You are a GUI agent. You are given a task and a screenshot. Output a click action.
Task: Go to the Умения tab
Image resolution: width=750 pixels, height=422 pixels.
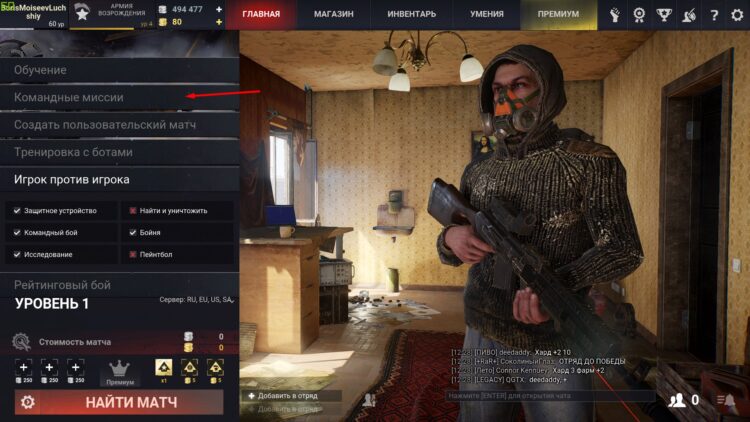(486, 15)
